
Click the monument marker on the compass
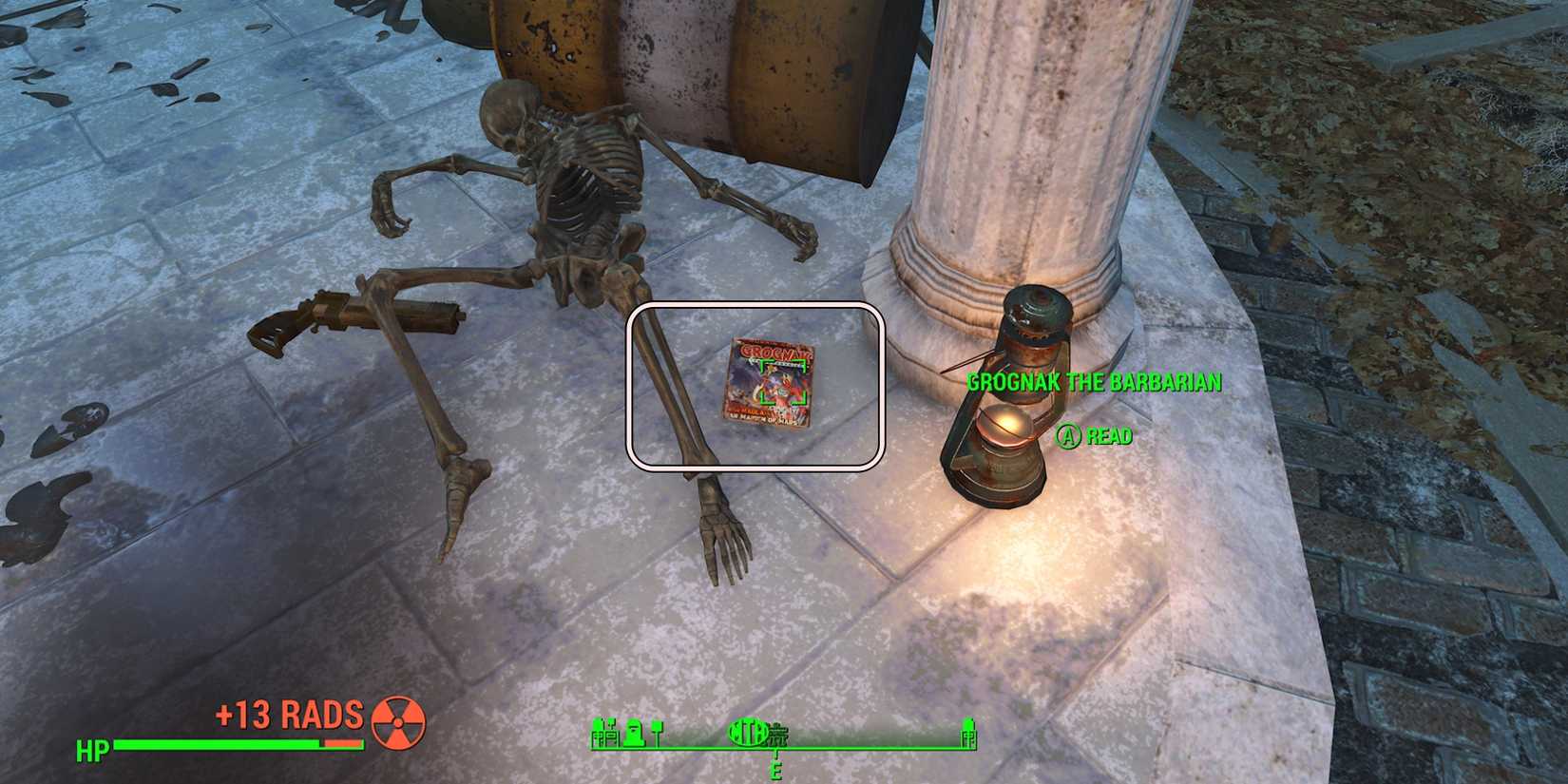(x=635, y=732)
